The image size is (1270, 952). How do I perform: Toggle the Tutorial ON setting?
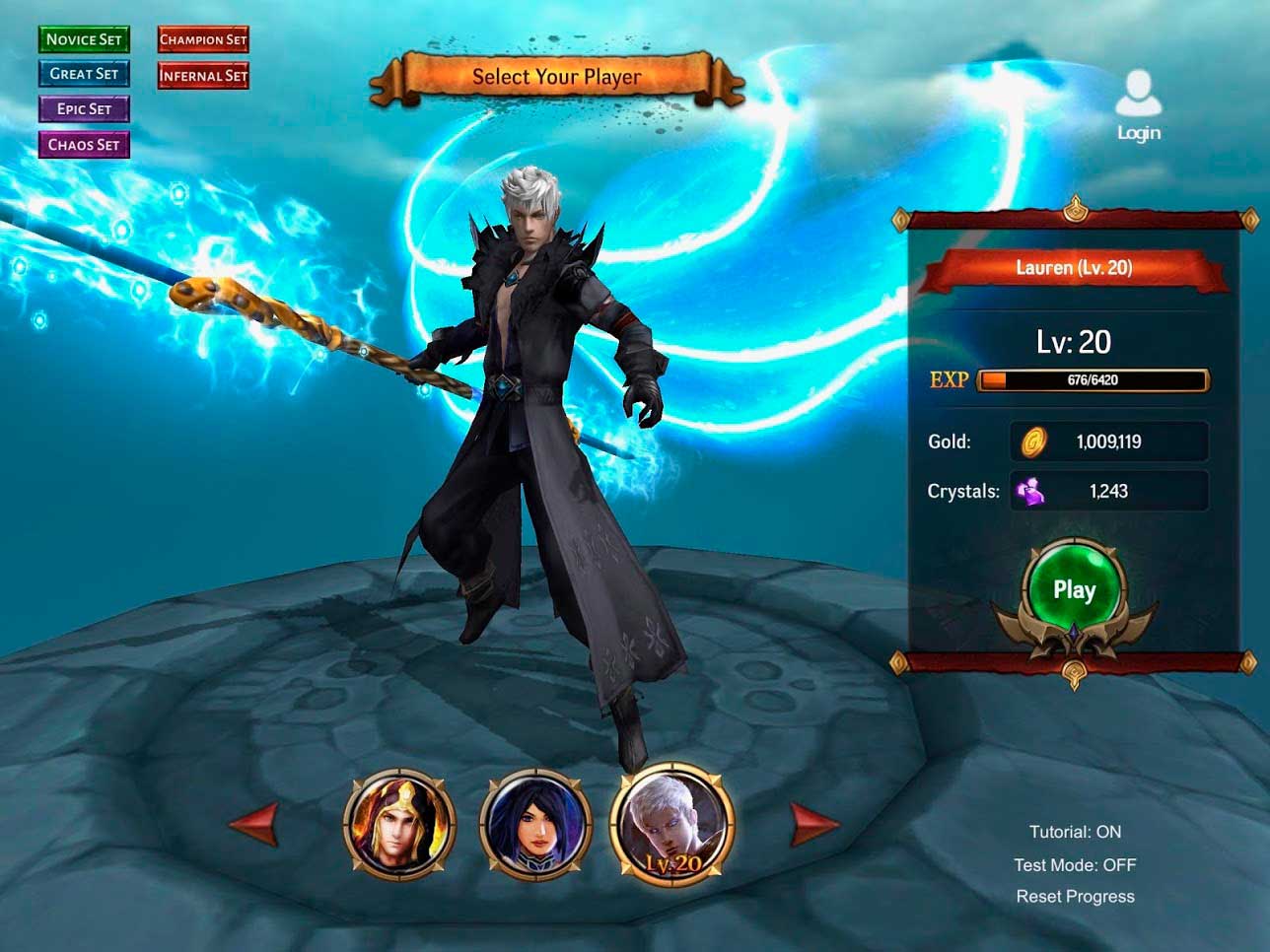[x=1075, y=832]
